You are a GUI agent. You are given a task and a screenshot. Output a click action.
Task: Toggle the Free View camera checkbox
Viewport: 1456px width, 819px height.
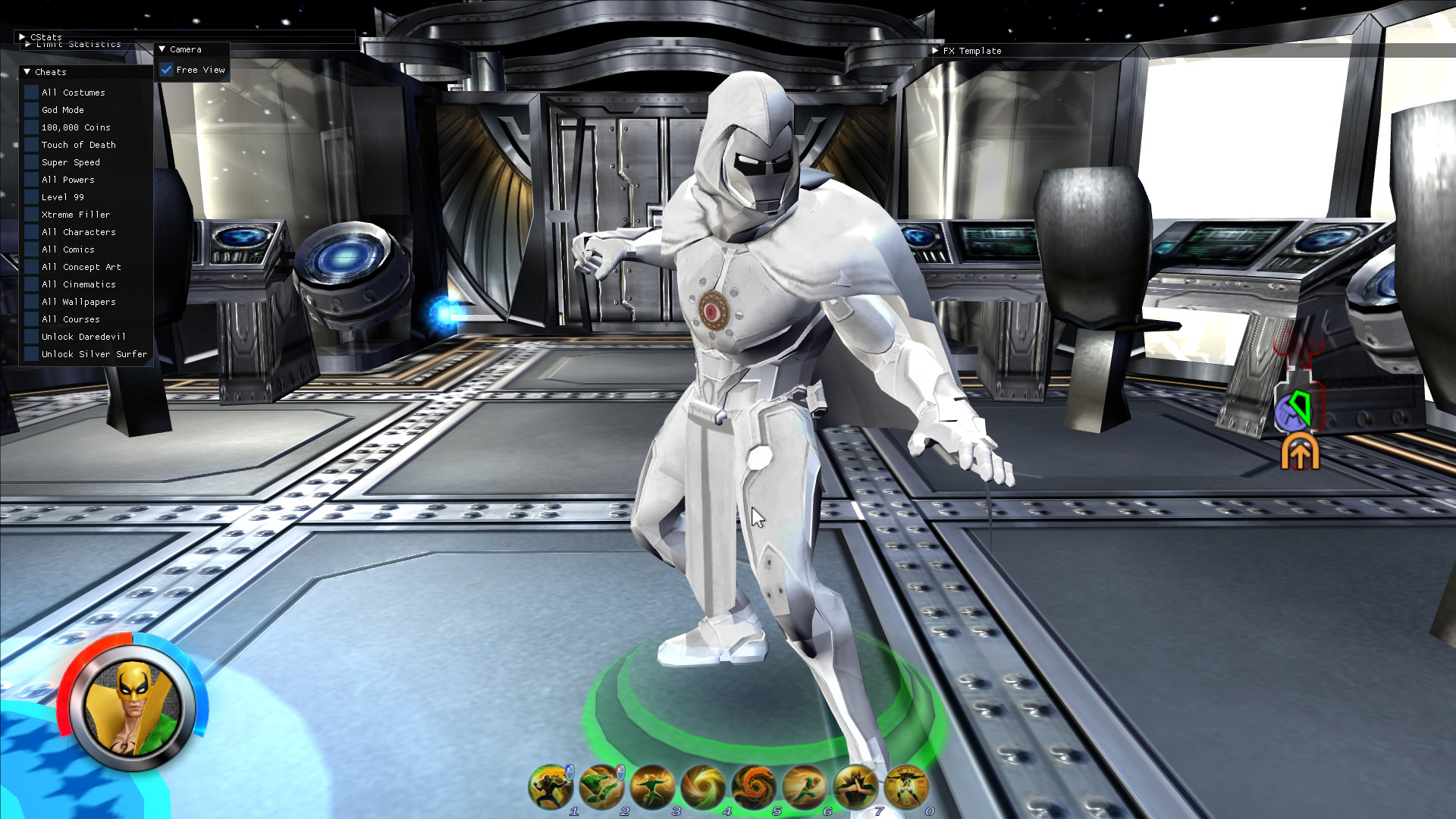(x=167, y=69)
